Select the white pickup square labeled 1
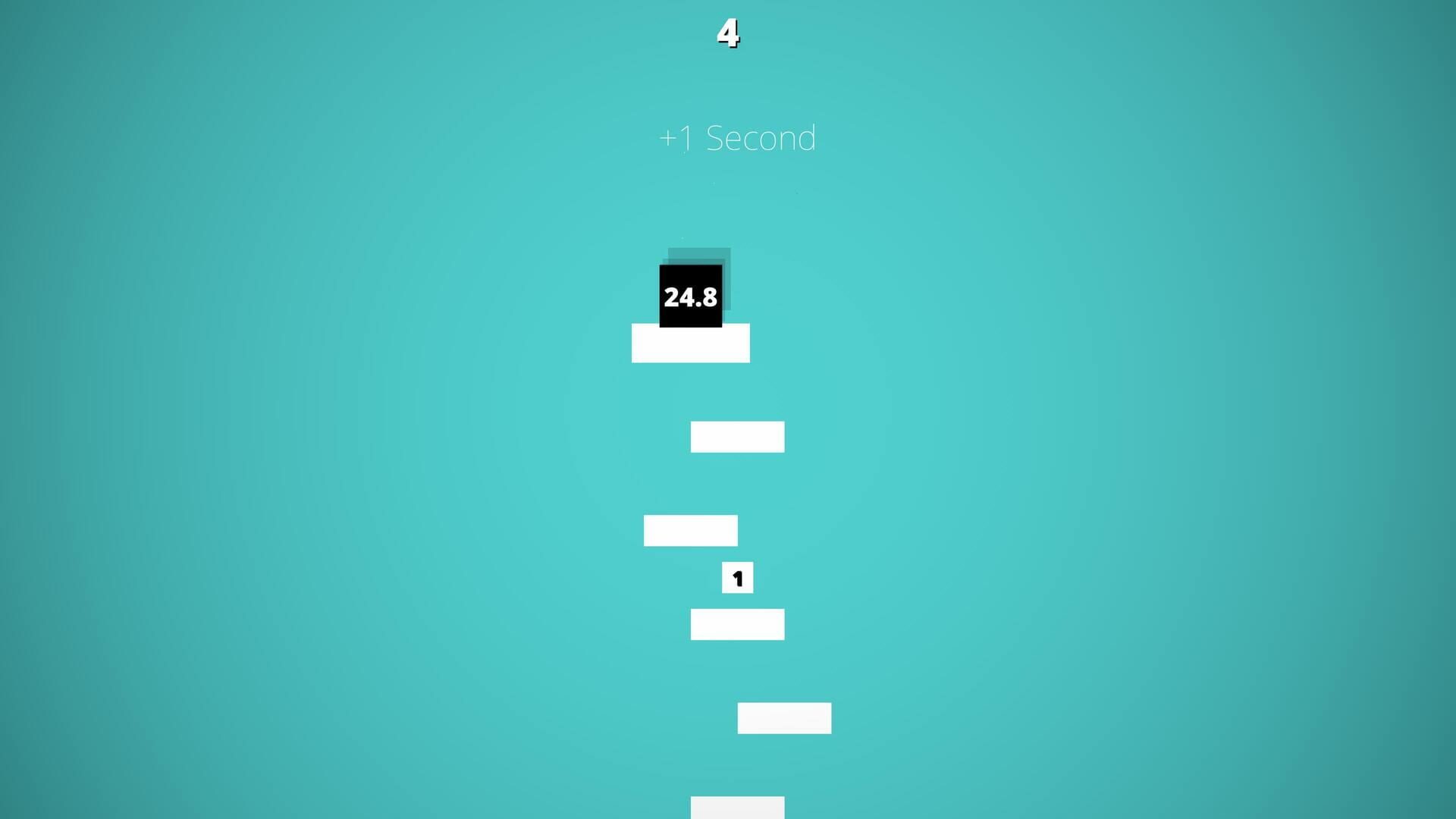Viewport: 1456px width, 819px height. coord(736,577)
